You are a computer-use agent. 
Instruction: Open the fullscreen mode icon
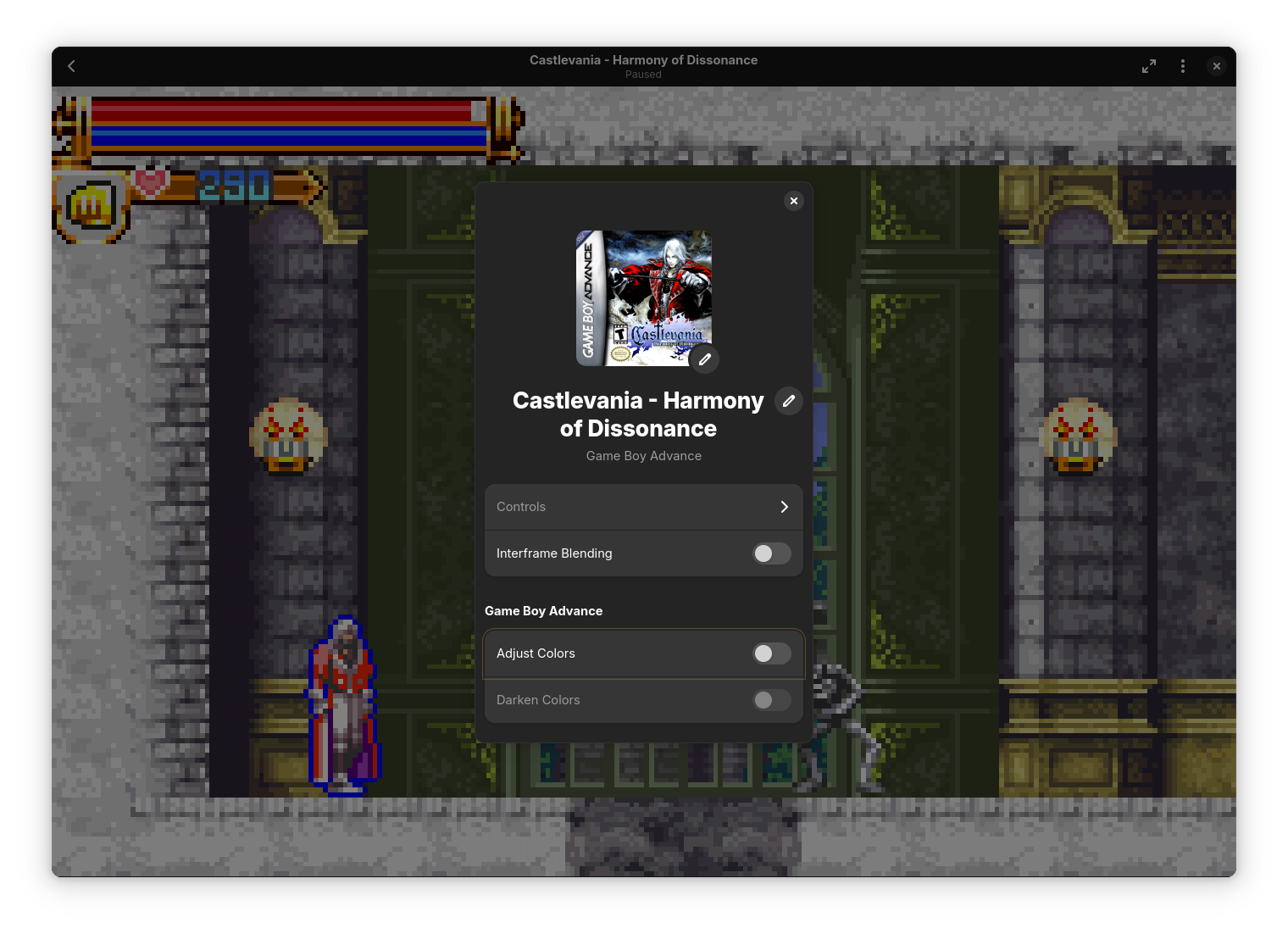coord(1149,65)
